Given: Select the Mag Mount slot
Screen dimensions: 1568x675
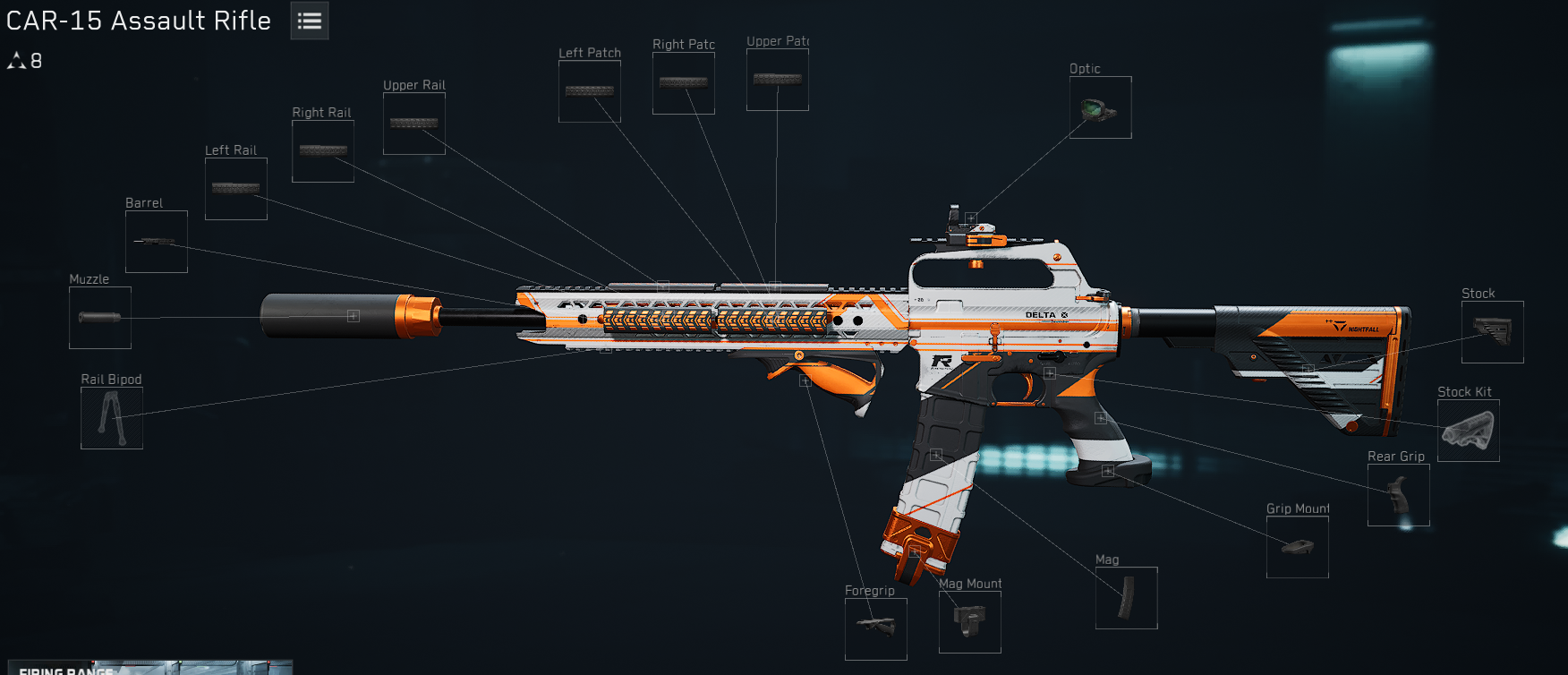Looking at the screenshot, I should click(x=969, y=622).
